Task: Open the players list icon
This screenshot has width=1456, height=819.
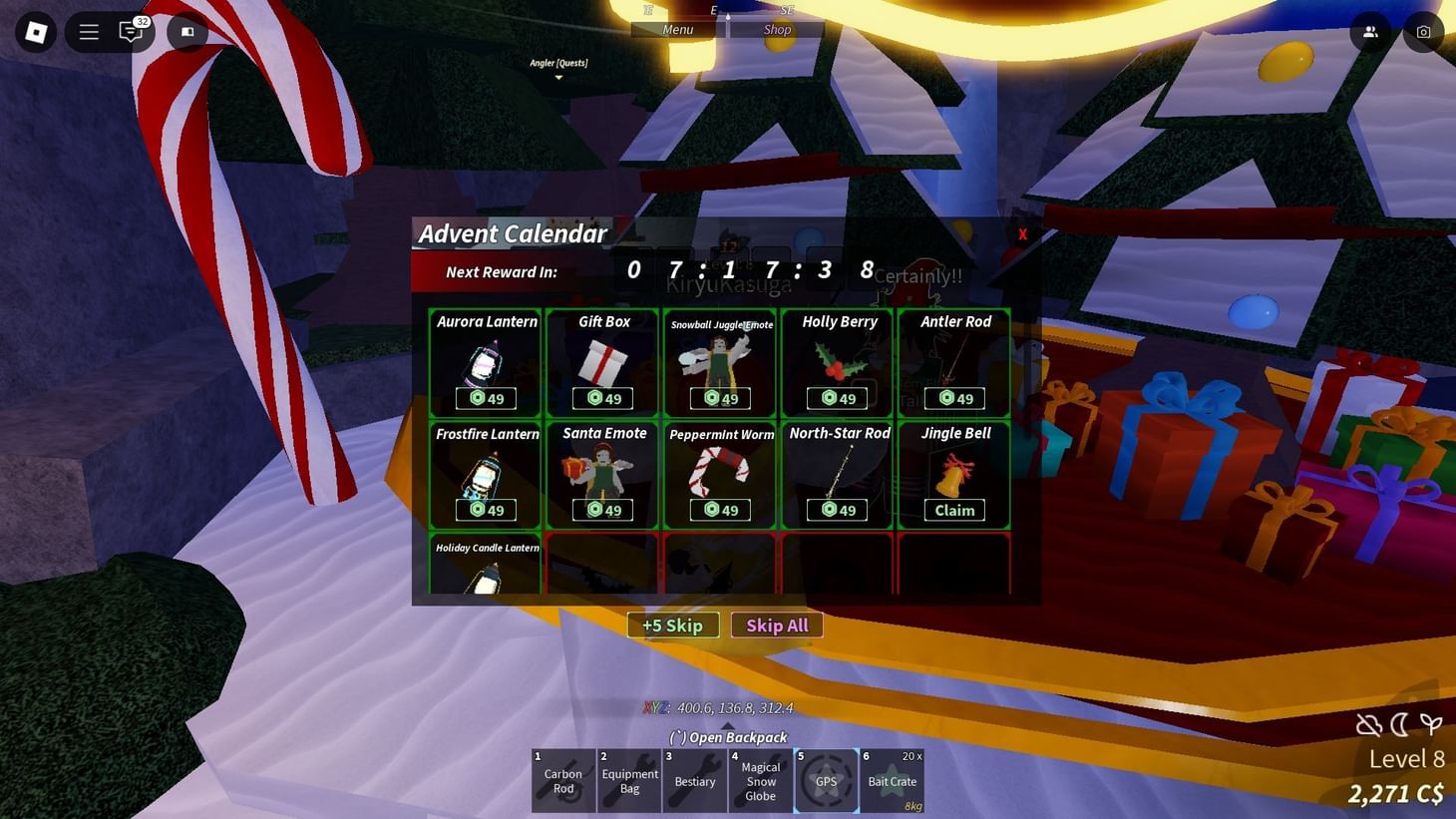Action: 1370,31
